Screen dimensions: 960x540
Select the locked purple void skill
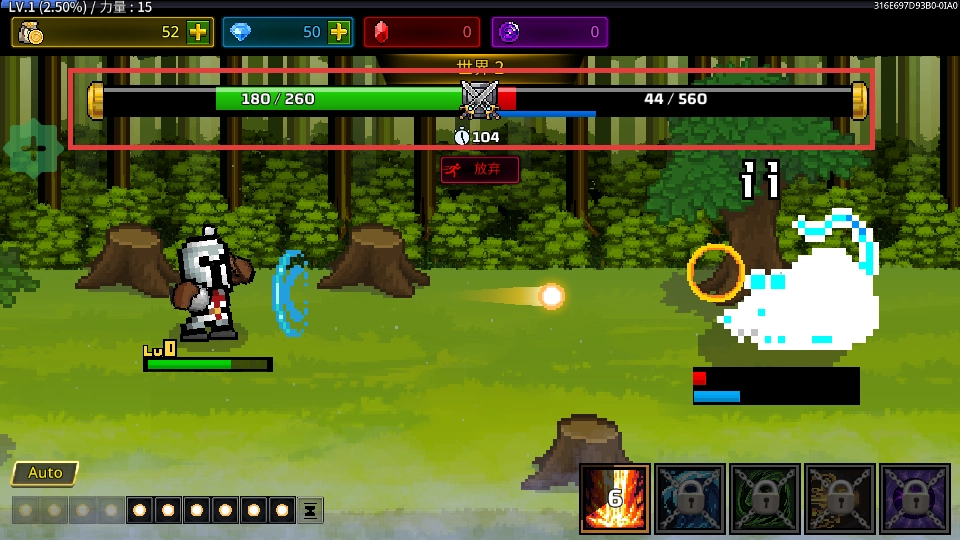[x=915, y=498]
